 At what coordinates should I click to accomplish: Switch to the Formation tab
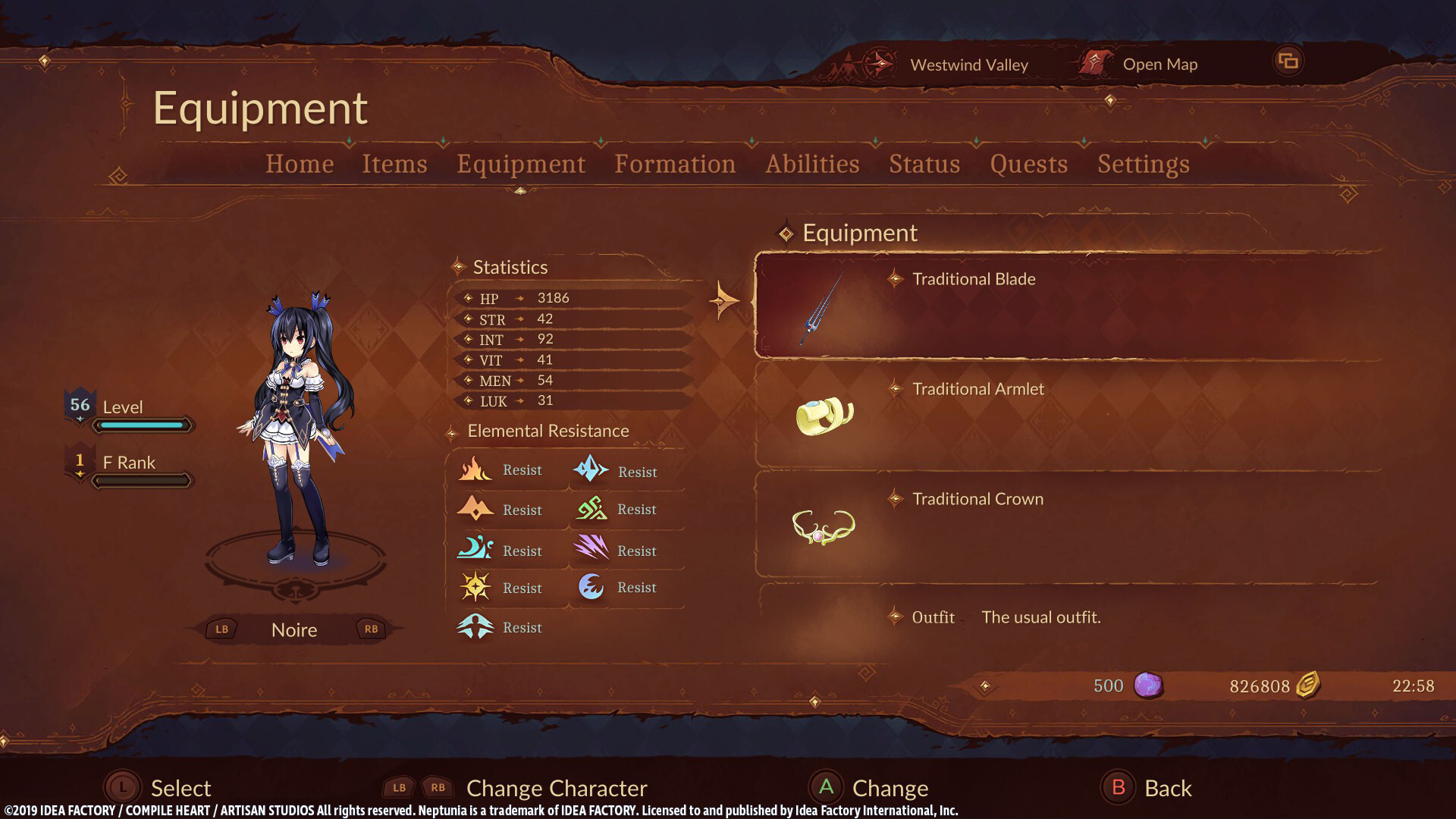675,164
